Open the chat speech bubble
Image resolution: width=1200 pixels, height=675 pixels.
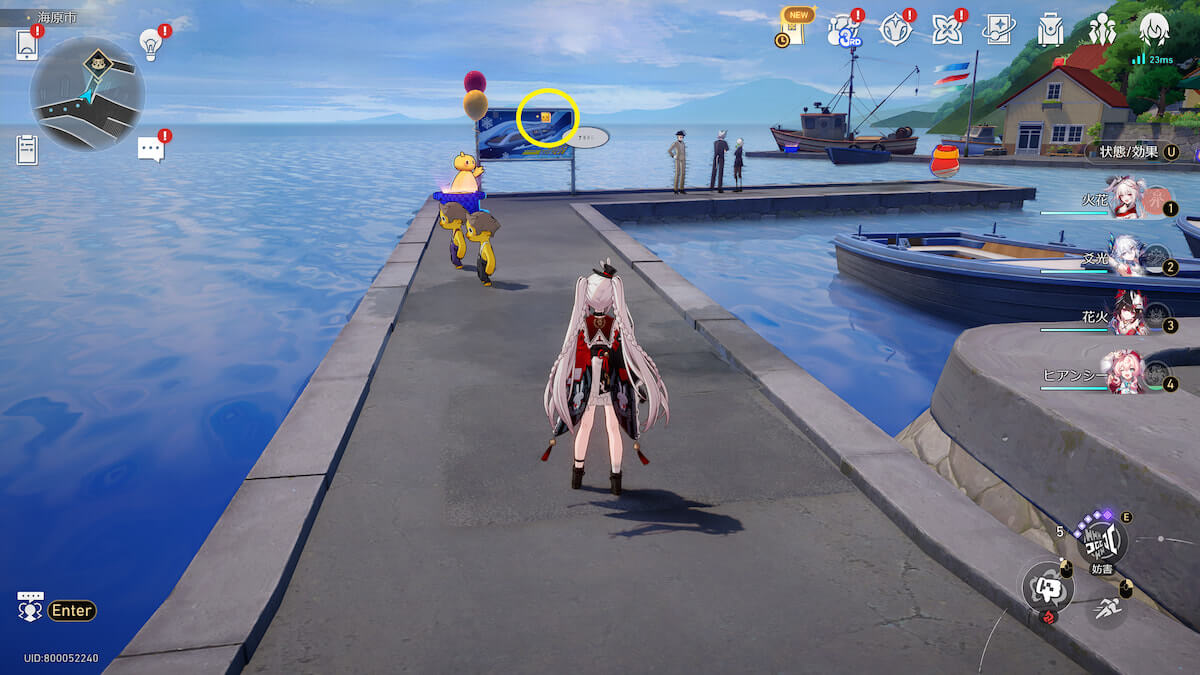pyautogui.click(x=150, y=150)
